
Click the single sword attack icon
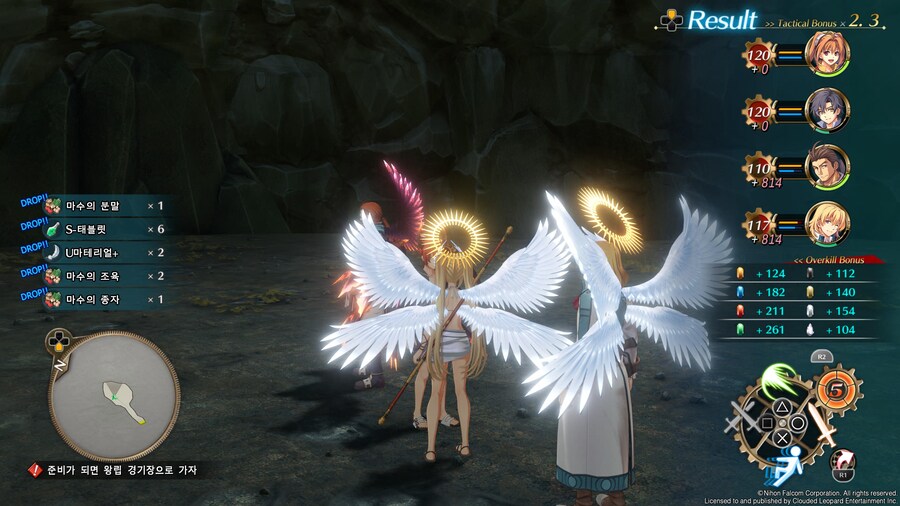pos(822,426)
